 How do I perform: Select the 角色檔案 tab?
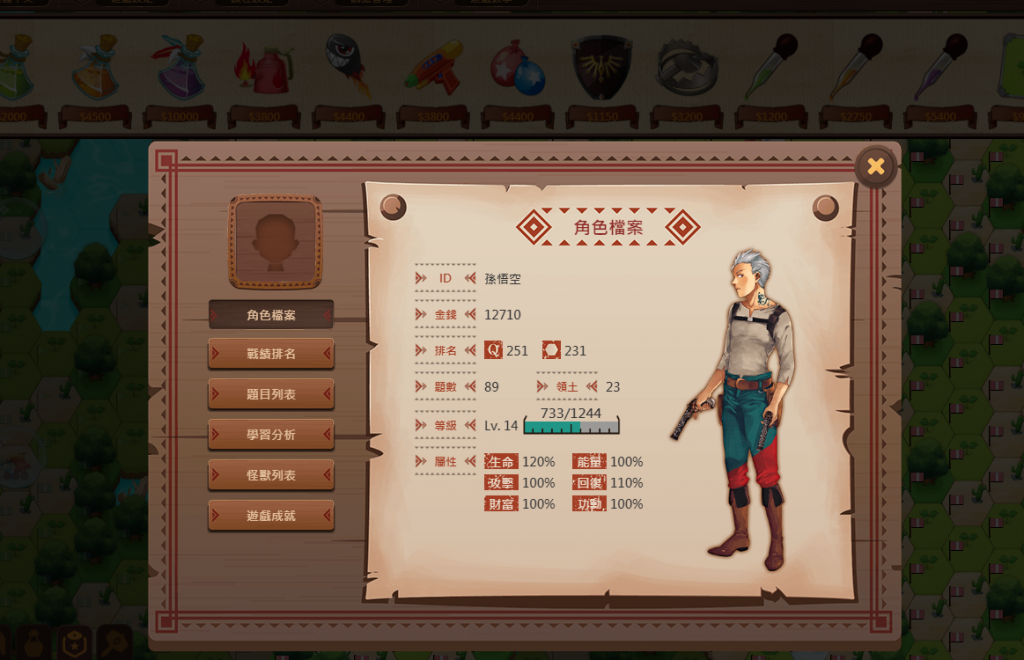tap(271, 315)
